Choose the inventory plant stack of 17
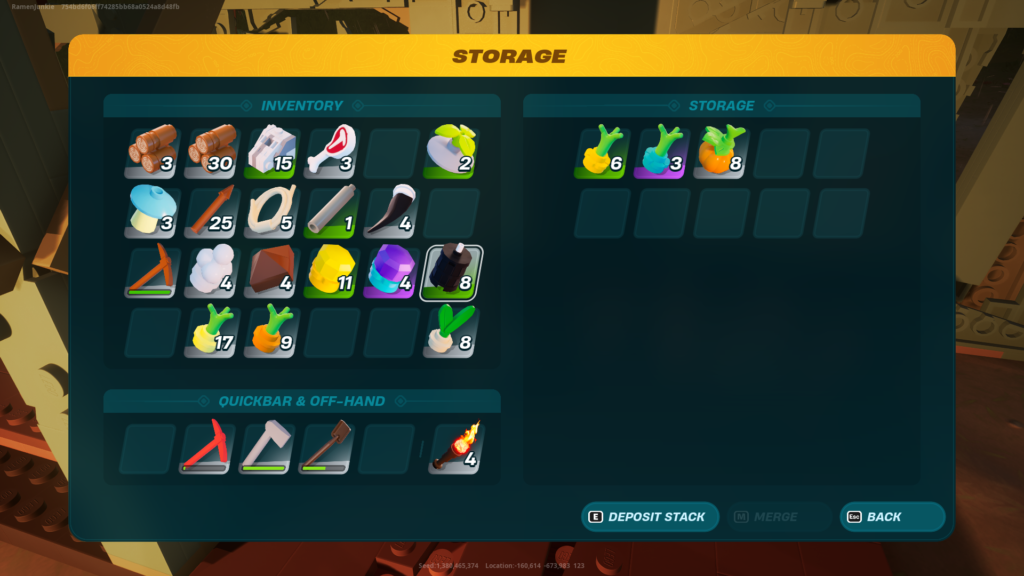Screen dimensions: 1024x576 pos(212,332)
